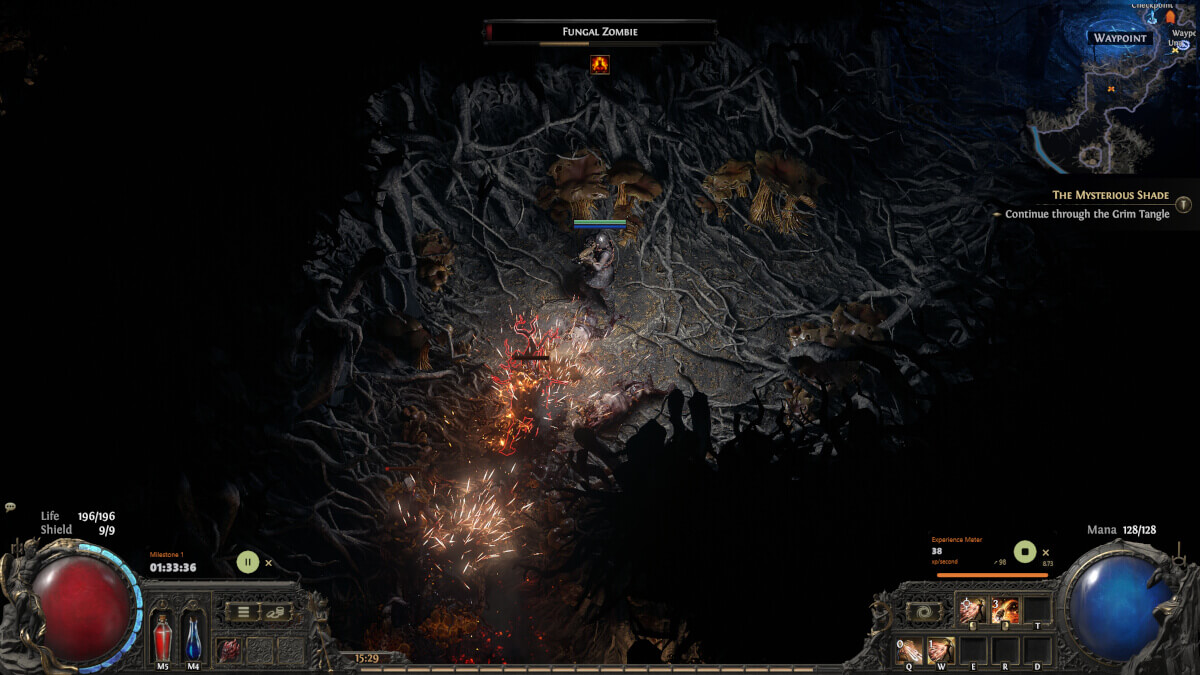The height and width of the screenshot is (675, 1200).
Task: Pause the Milestone 1 timer
Action: (247, 562)
